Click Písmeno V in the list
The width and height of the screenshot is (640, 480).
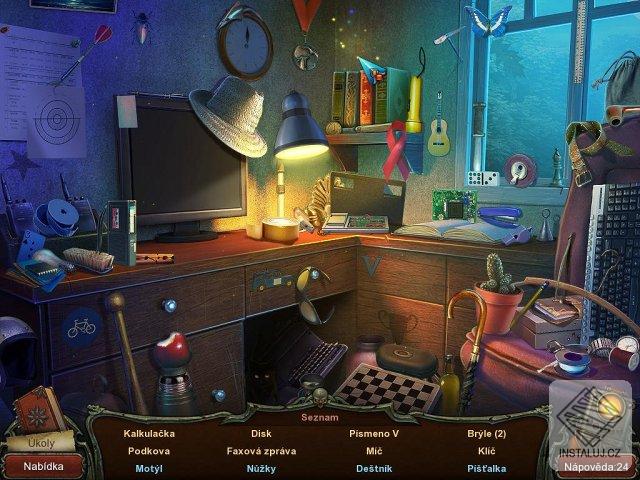coord(374,434)
